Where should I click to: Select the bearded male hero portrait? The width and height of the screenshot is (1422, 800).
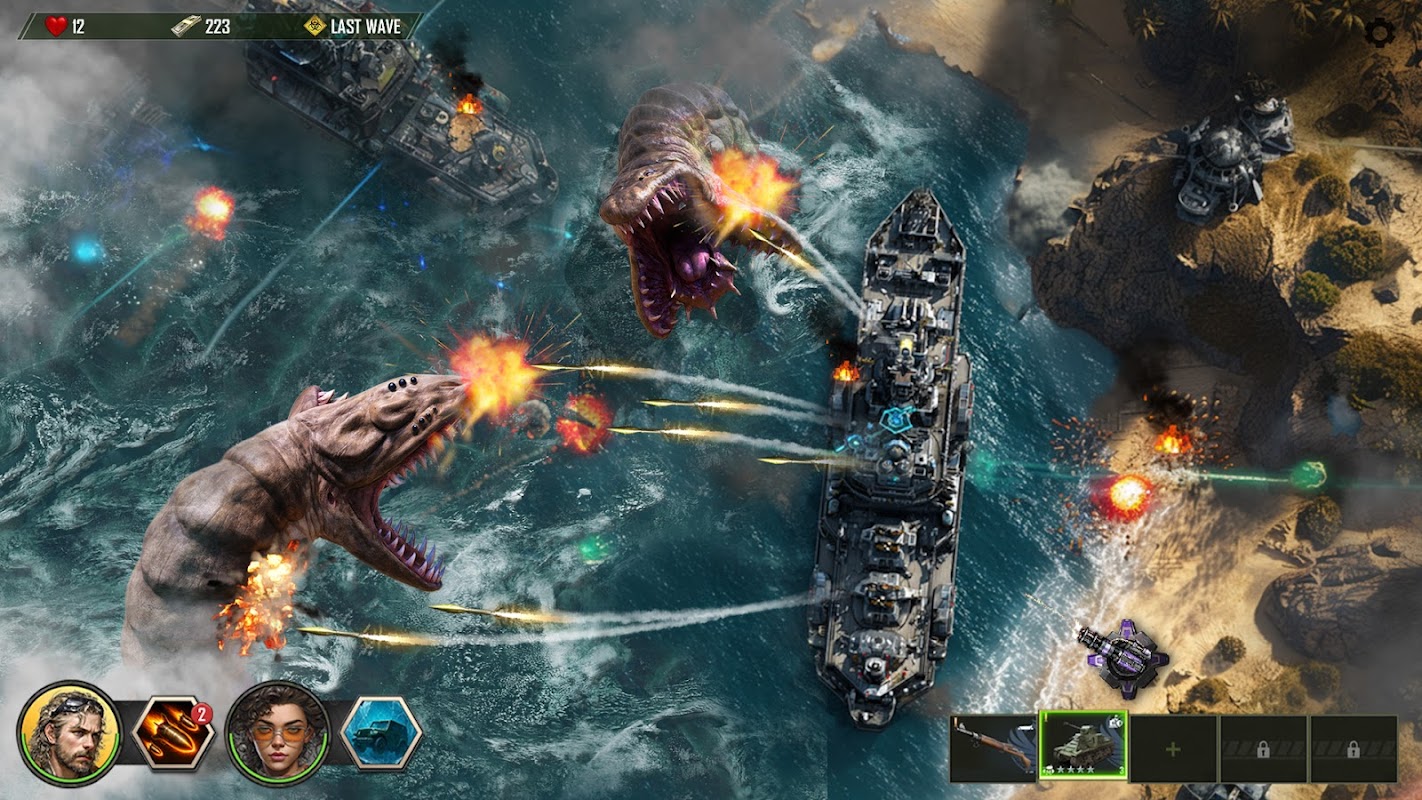tap(69, 733)
